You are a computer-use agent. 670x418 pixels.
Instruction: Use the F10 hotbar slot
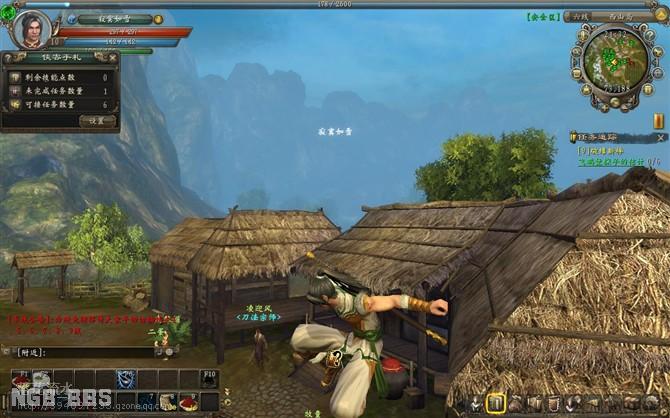207,379
